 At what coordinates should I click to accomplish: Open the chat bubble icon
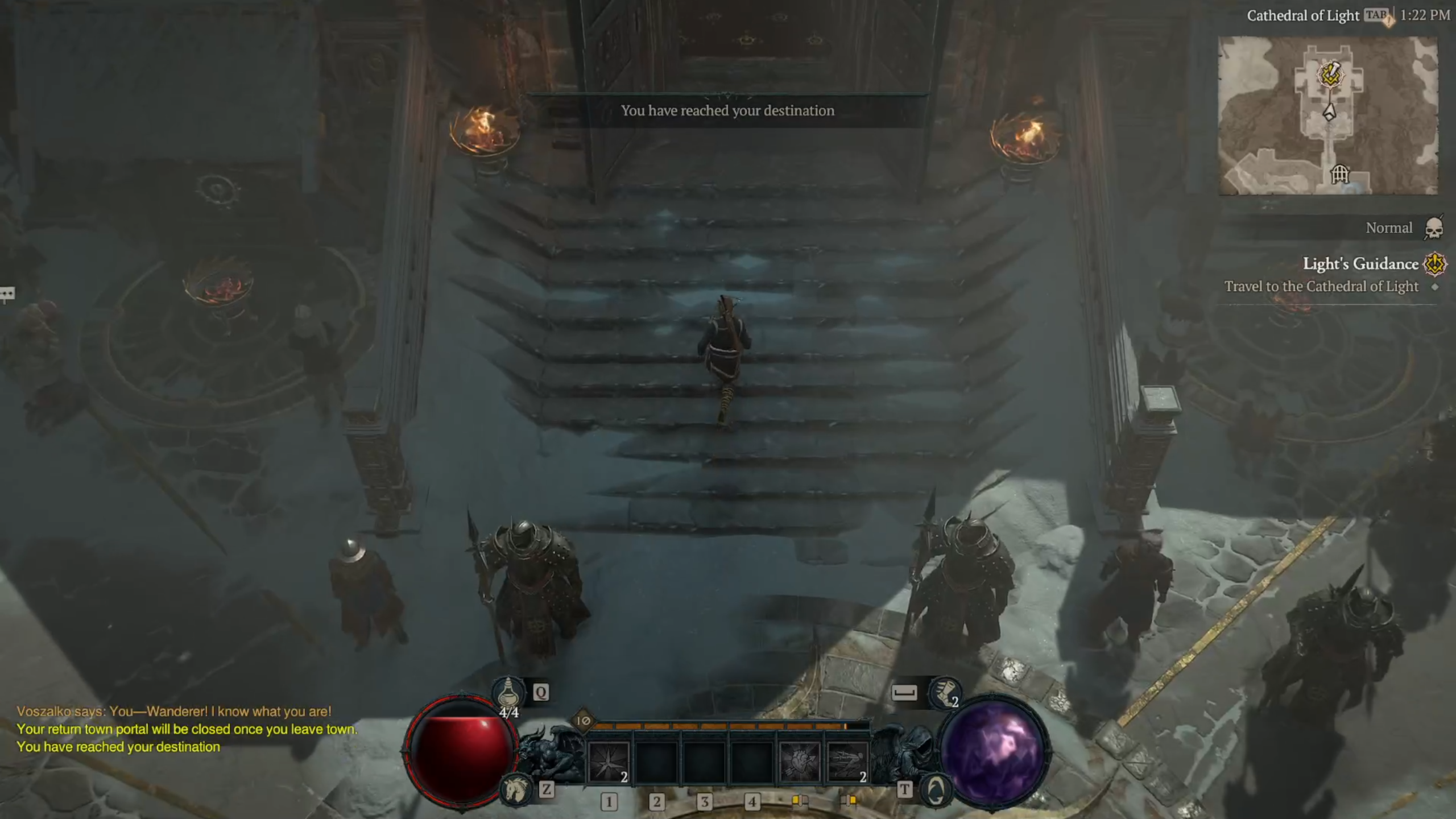[x=7, y=293]
